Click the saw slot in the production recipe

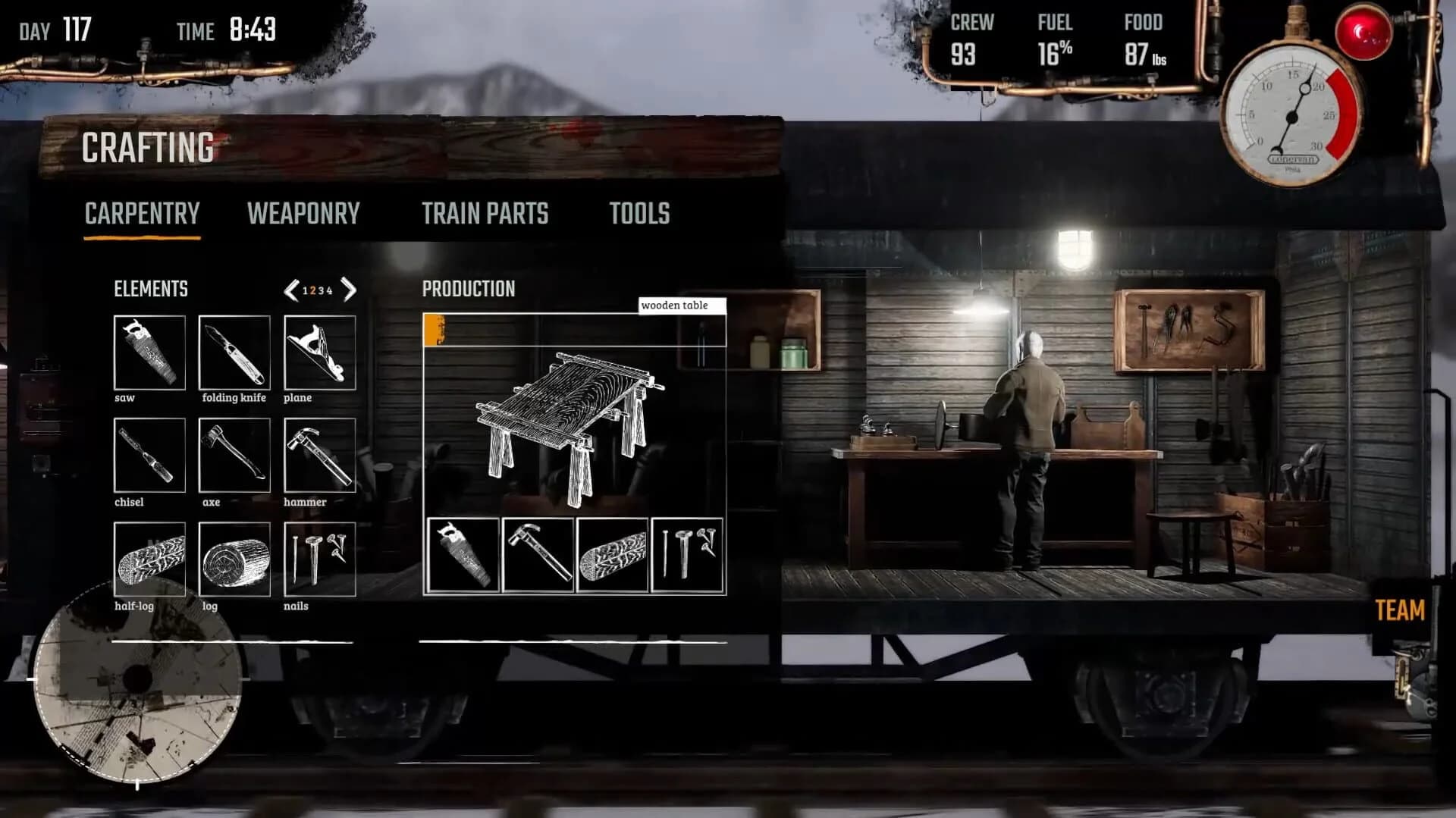[463, 554]
